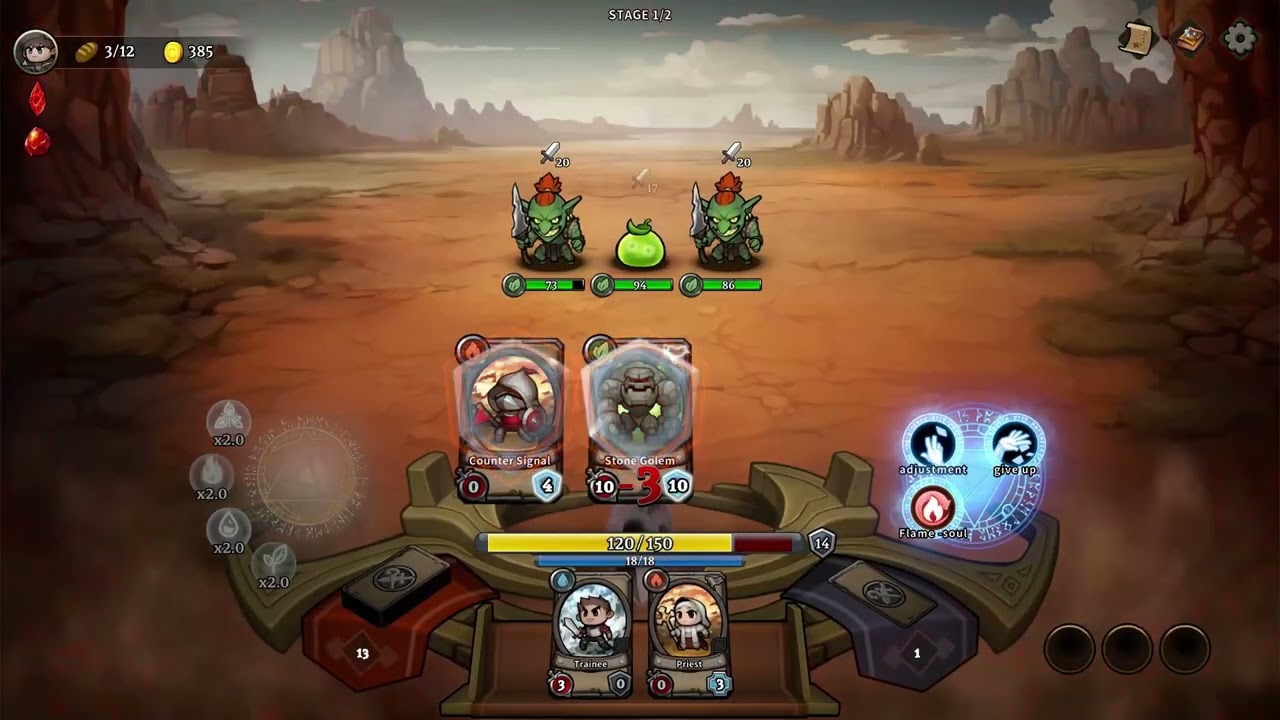Open the map scroll icon
Viewport: 1280px width, 720px height.
pyautogui.click(x=1137, y=39)
